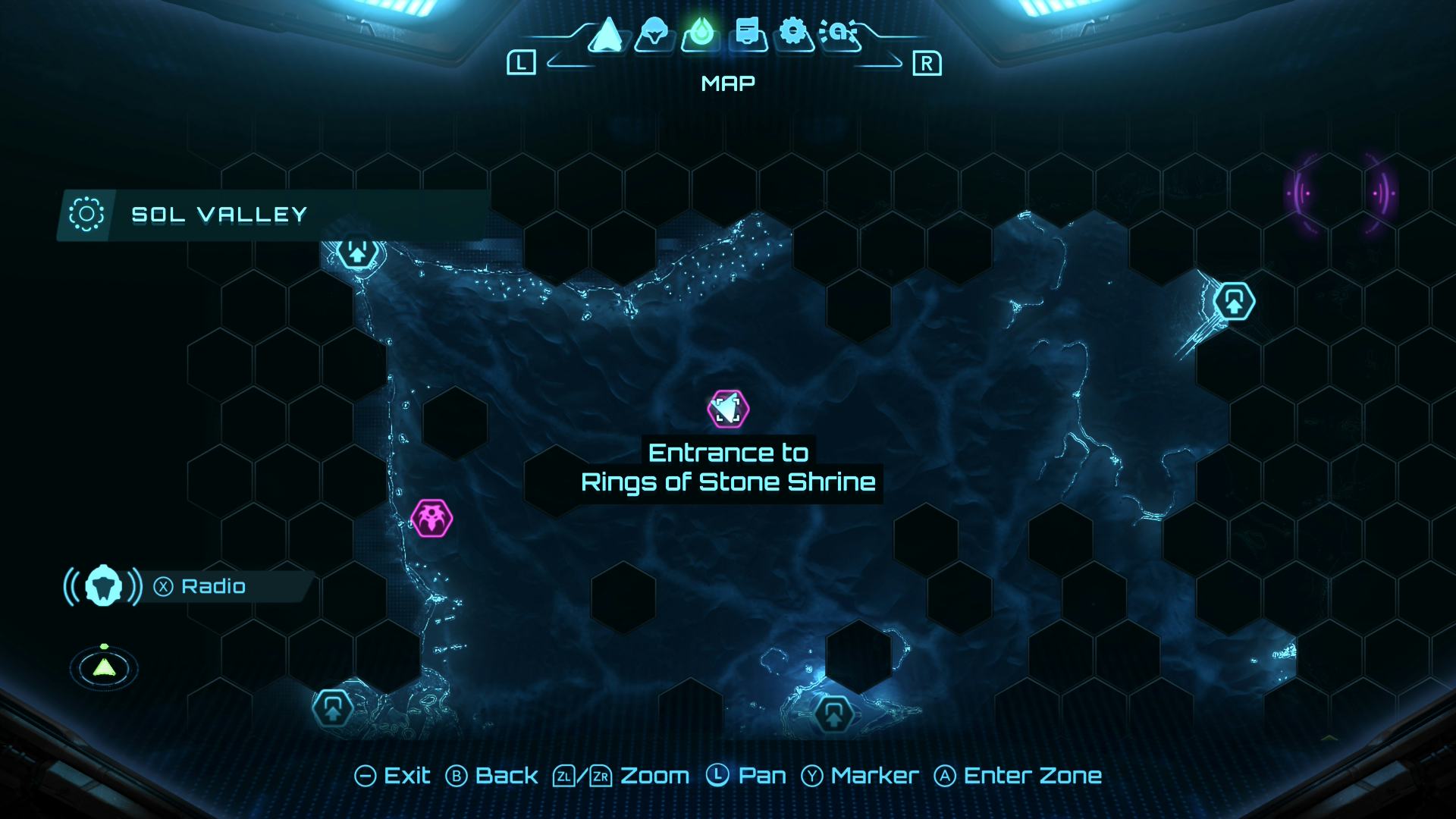Viewport: 1456px width, 819px height.
Task: Switch to the arrowhead ship tab
Action: (607, 34)
